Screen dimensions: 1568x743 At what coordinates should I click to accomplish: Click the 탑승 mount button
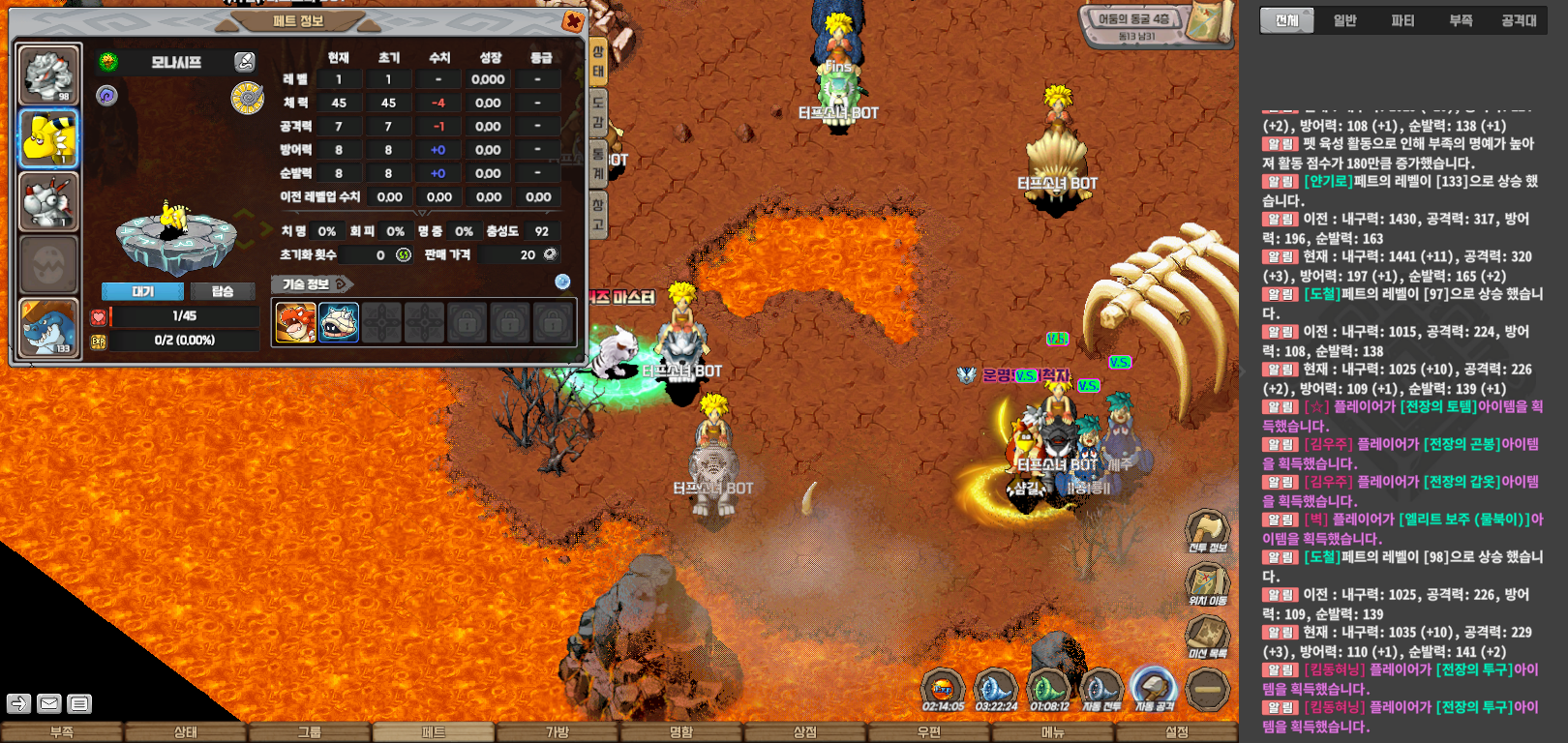223,291
